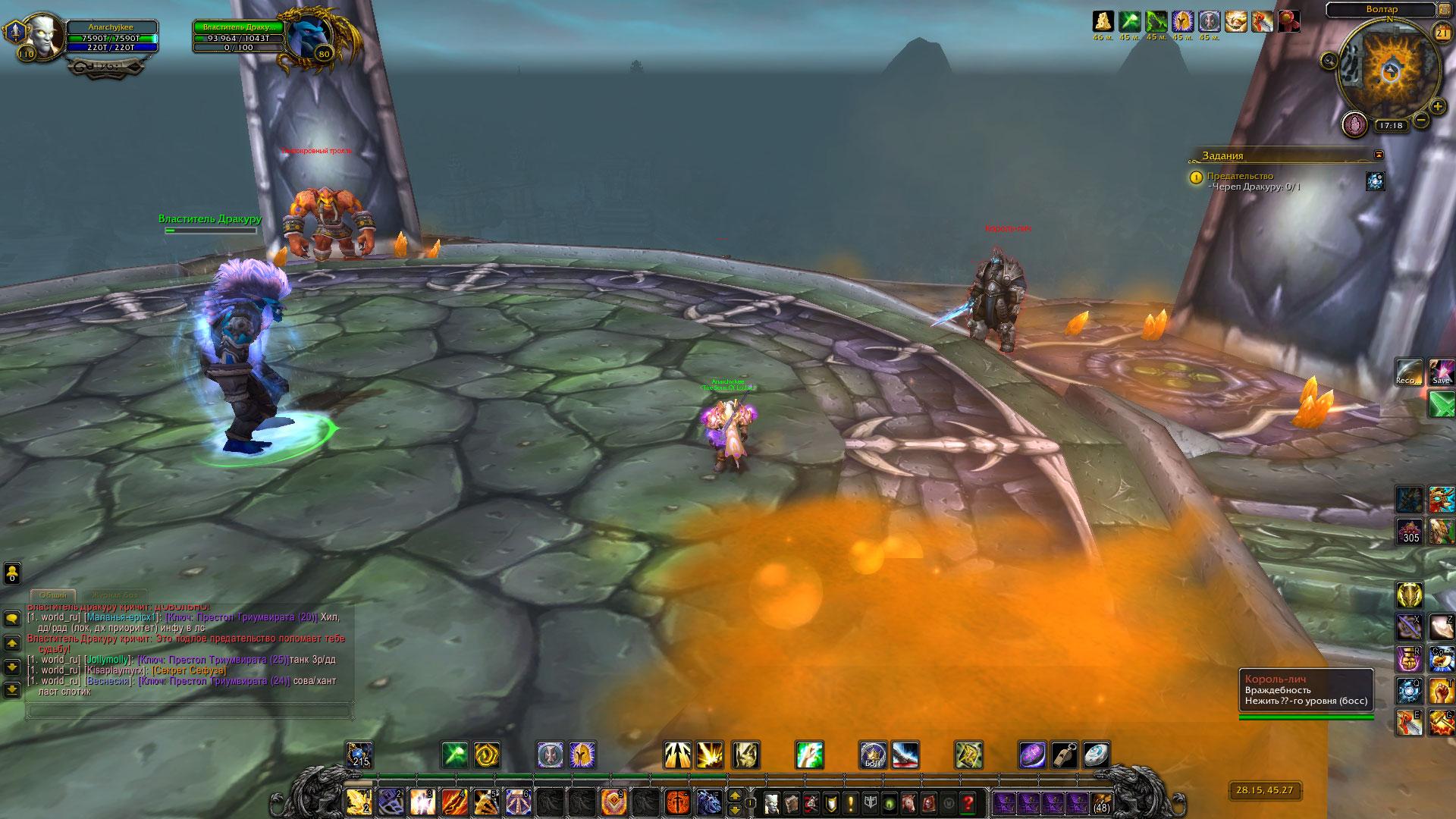The height and width of the screenshot is (819, 1456).
Task: Select the Anarchyjkee player portrait
Action: click(x=42, y=35)
